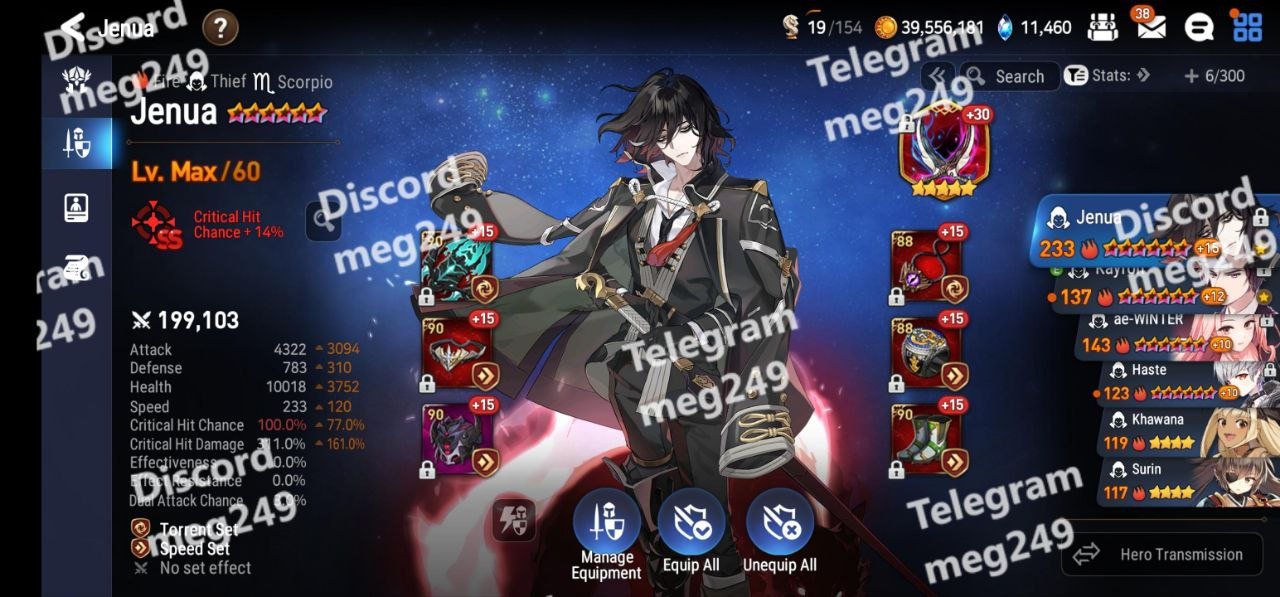Open the question mark help button
Screen dimensions: 1280x597
tap(220, 28)
